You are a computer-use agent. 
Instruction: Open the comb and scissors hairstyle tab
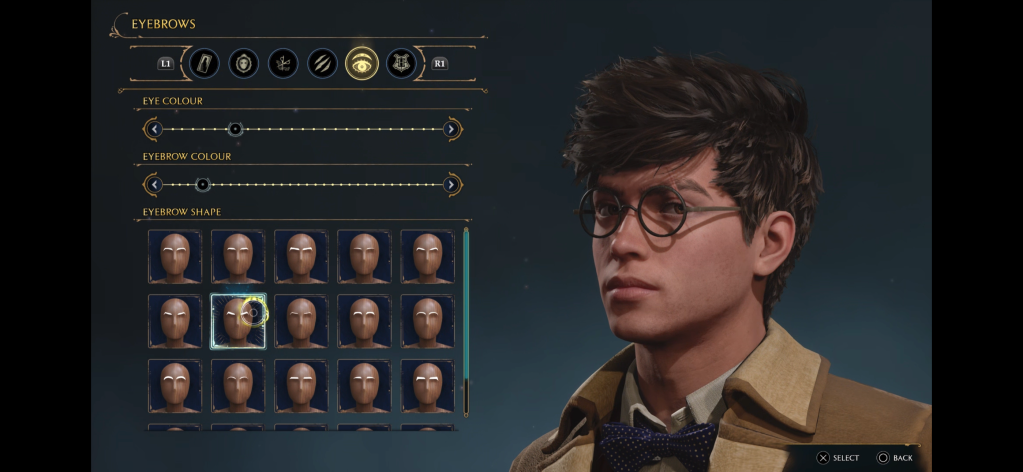pos(282,63)
